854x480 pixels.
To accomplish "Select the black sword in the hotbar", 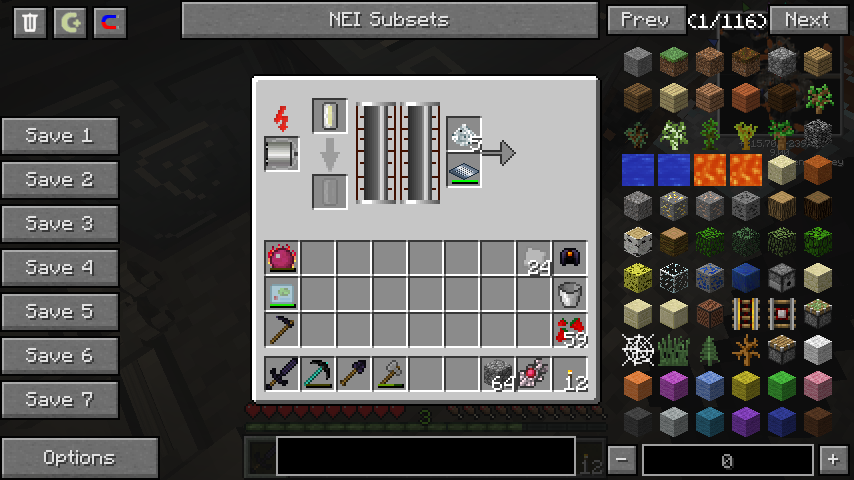I will tap(282, 374).
